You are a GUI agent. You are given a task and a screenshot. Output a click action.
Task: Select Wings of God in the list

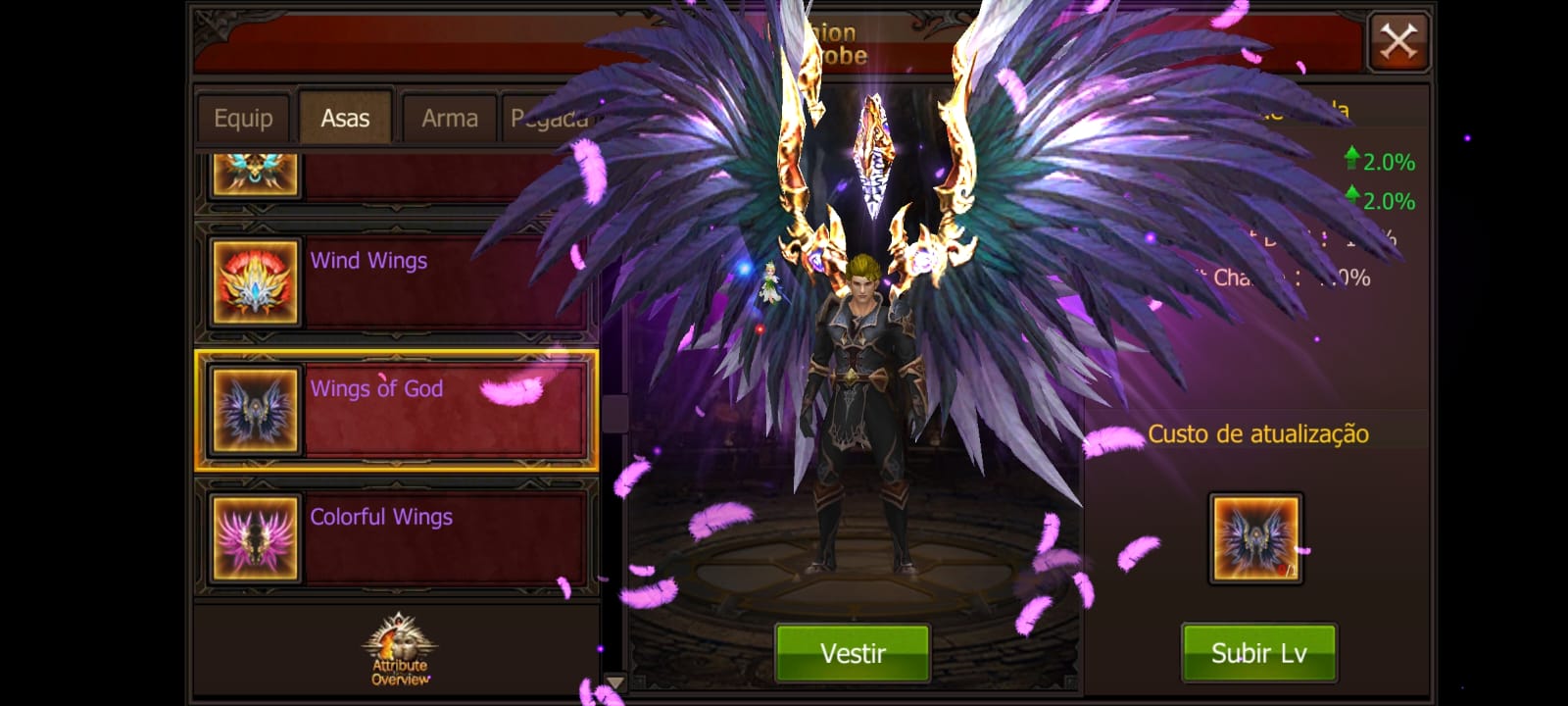tap(396, 411)
